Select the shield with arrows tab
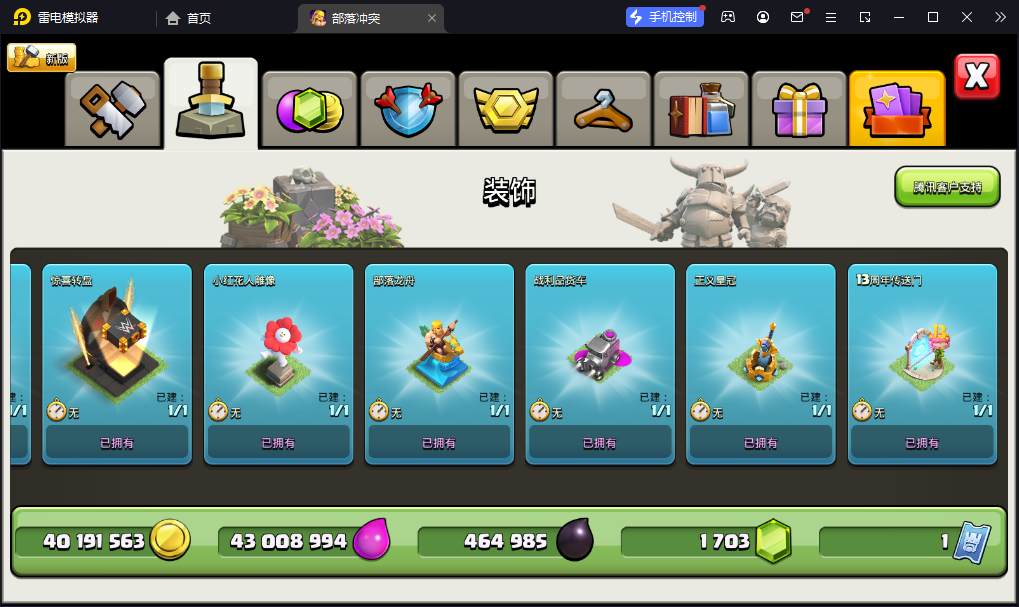 [x=407, y=109]
